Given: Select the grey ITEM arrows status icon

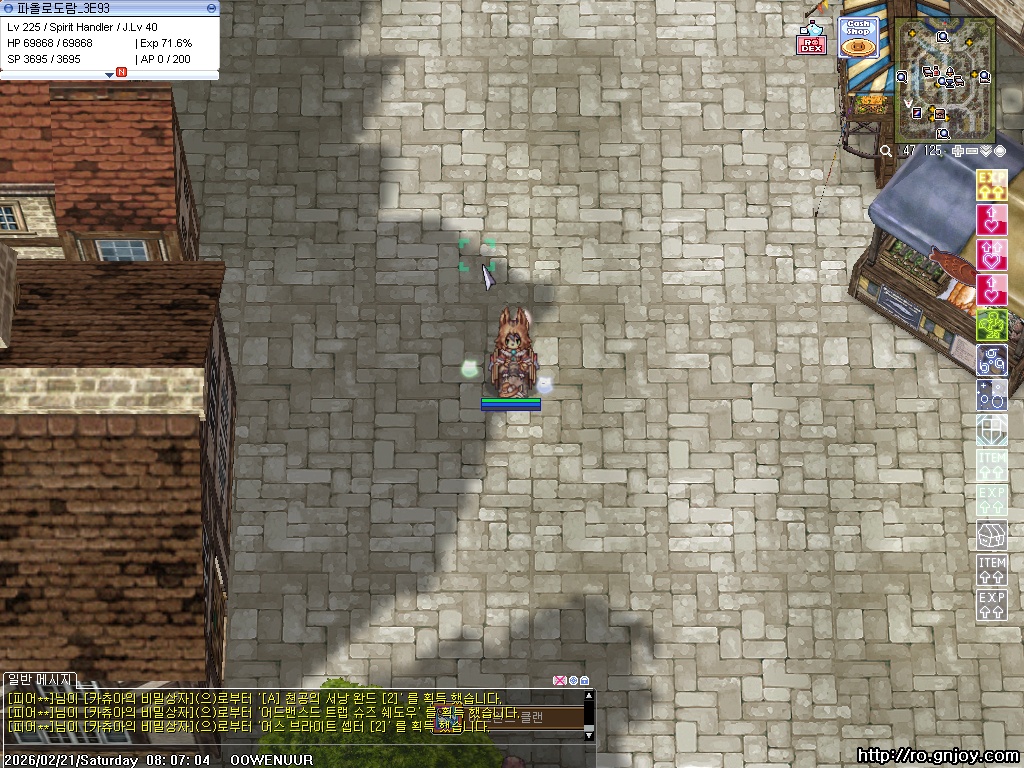Looking at the screenshot, I should click(991, 570).
